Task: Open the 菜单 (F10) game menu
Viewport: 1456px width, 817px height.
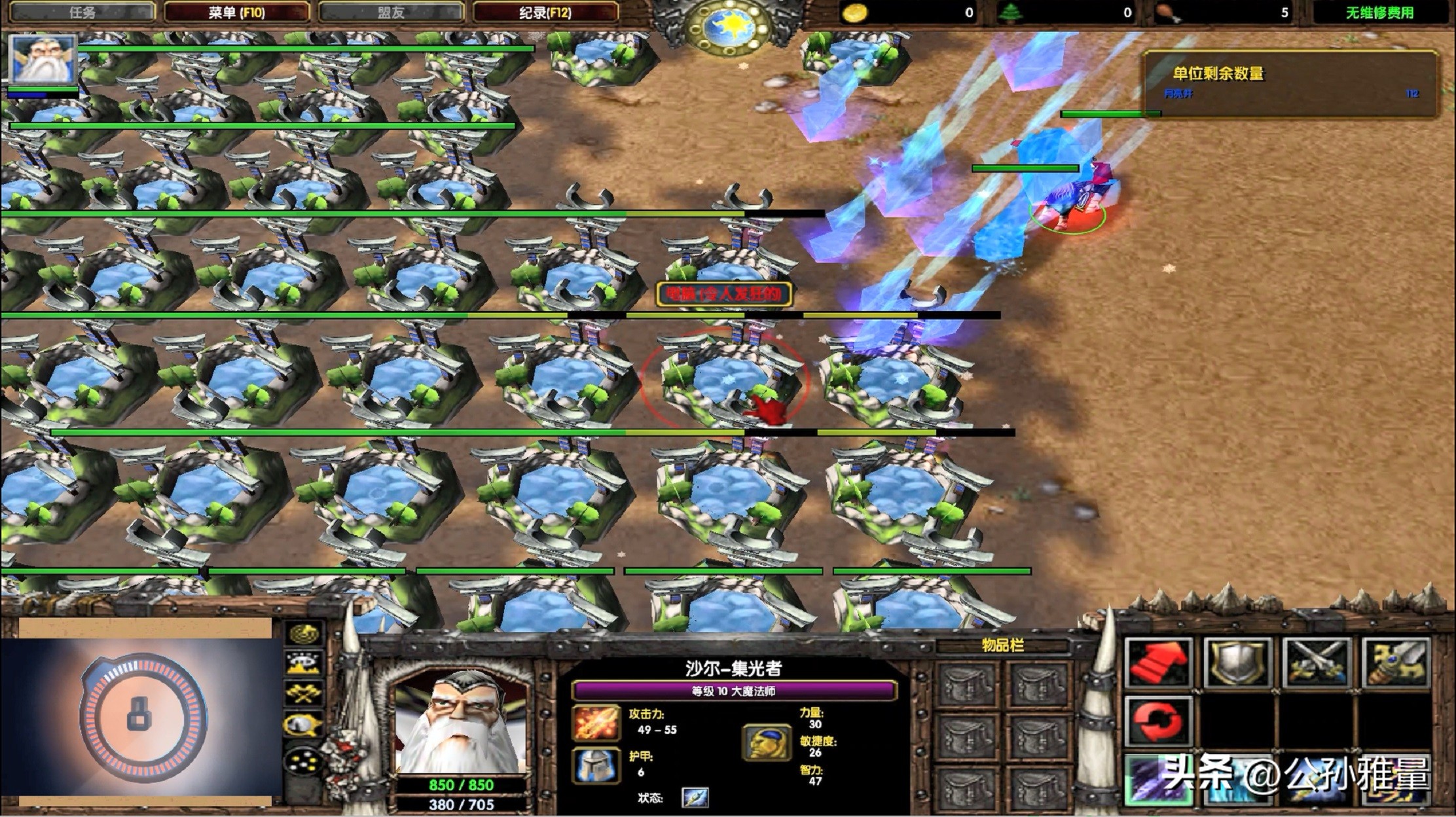Action: (x=236, y=12)
